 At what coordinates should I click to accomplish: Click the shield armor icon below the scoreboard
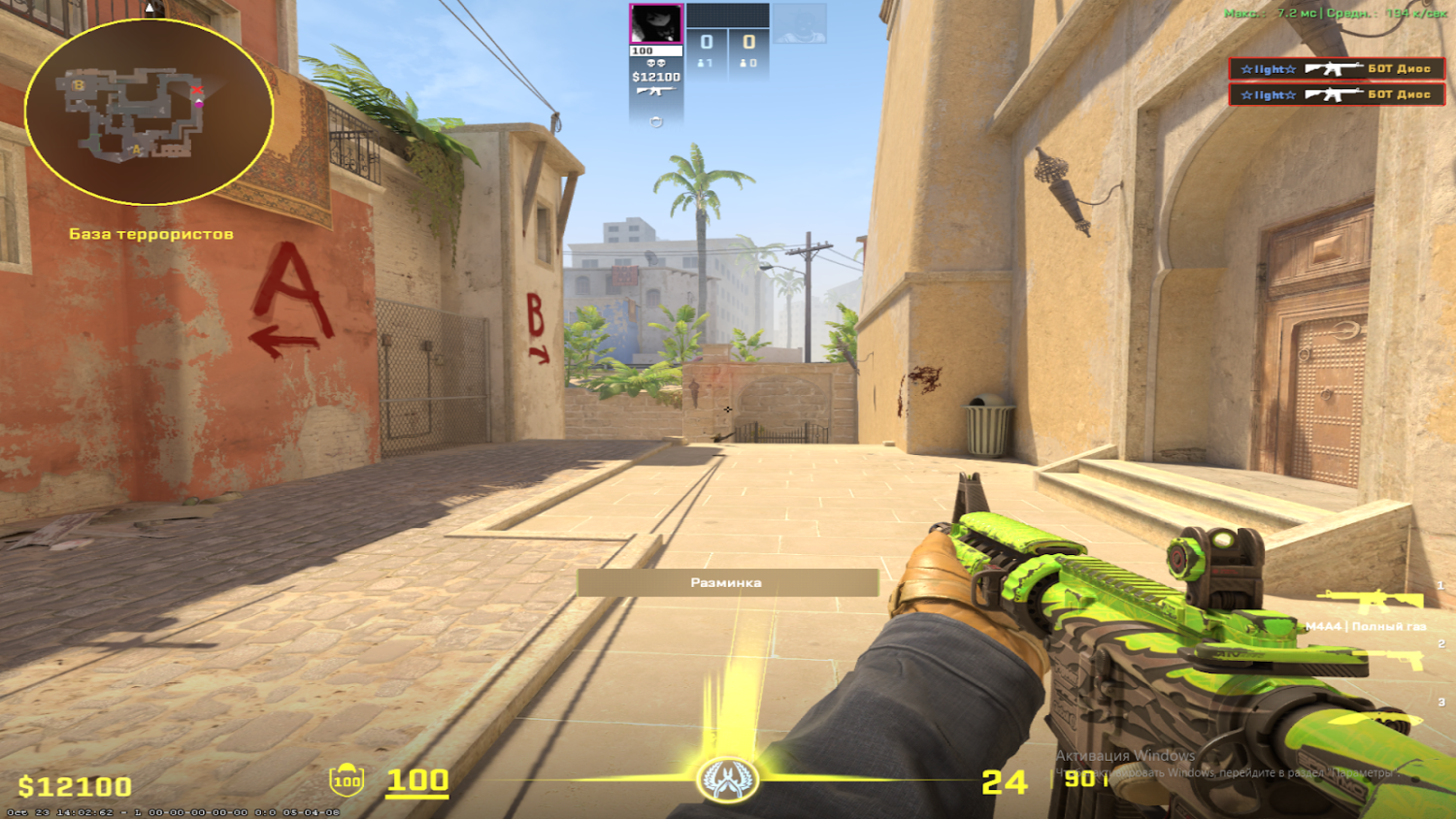[656, 121]
